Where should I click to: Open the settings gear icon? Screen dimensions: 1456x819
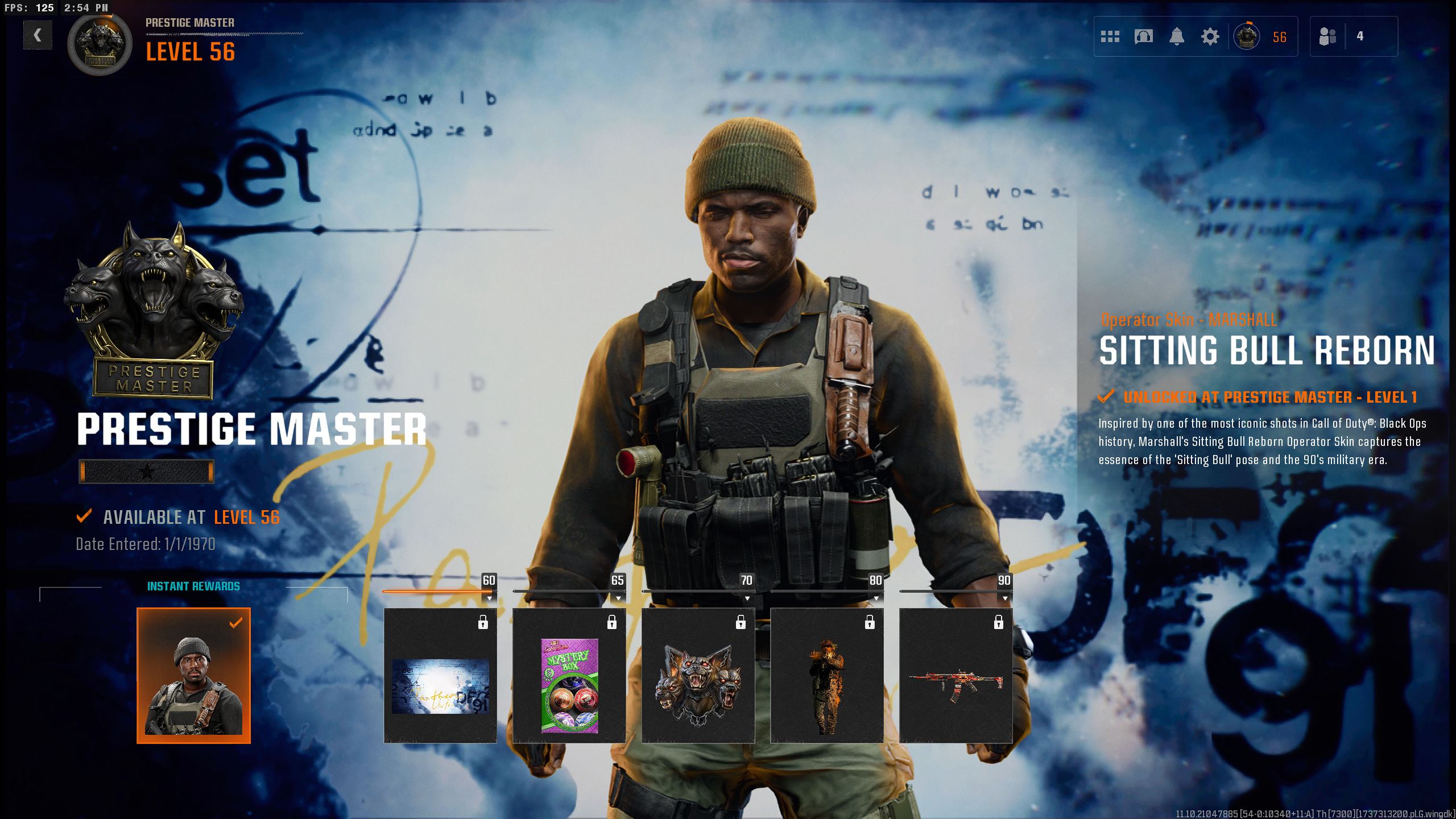1210,36
